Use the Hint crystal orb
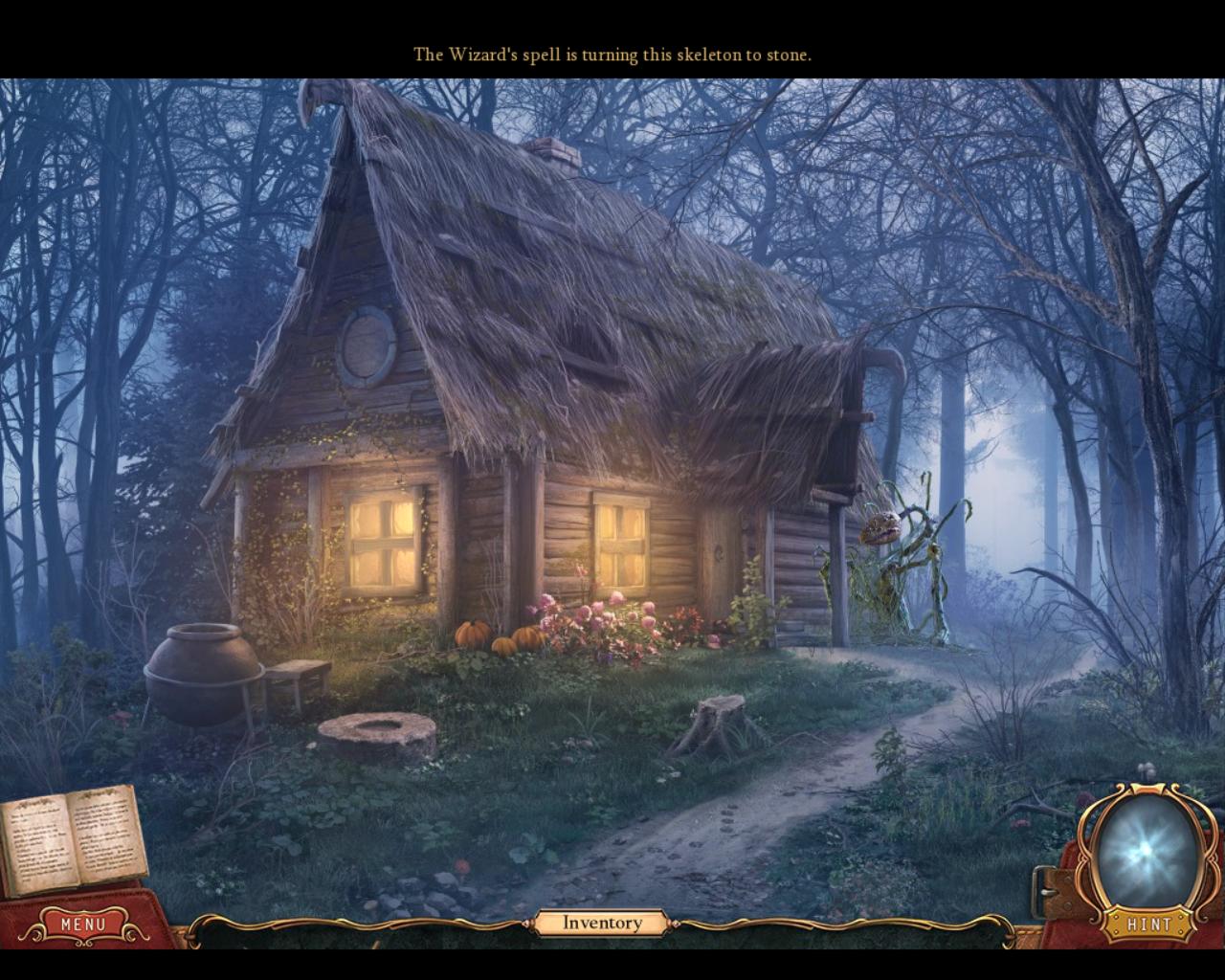The image size is (1225, 980). pos(1145,852)
